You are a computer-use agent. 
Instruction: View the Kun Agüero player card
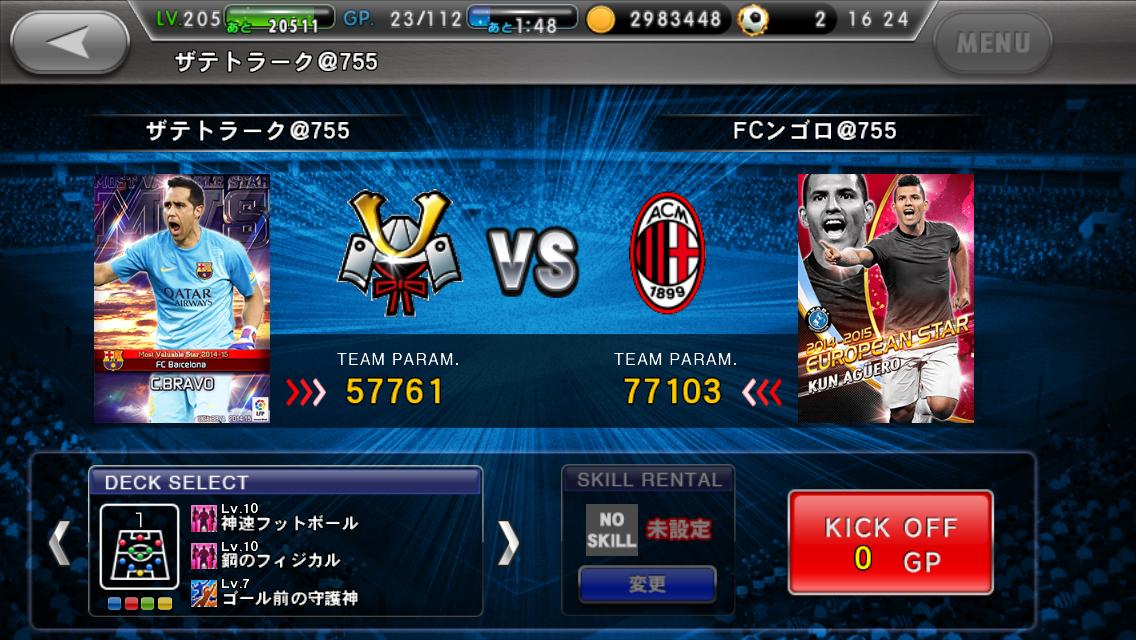click(885, 298)
